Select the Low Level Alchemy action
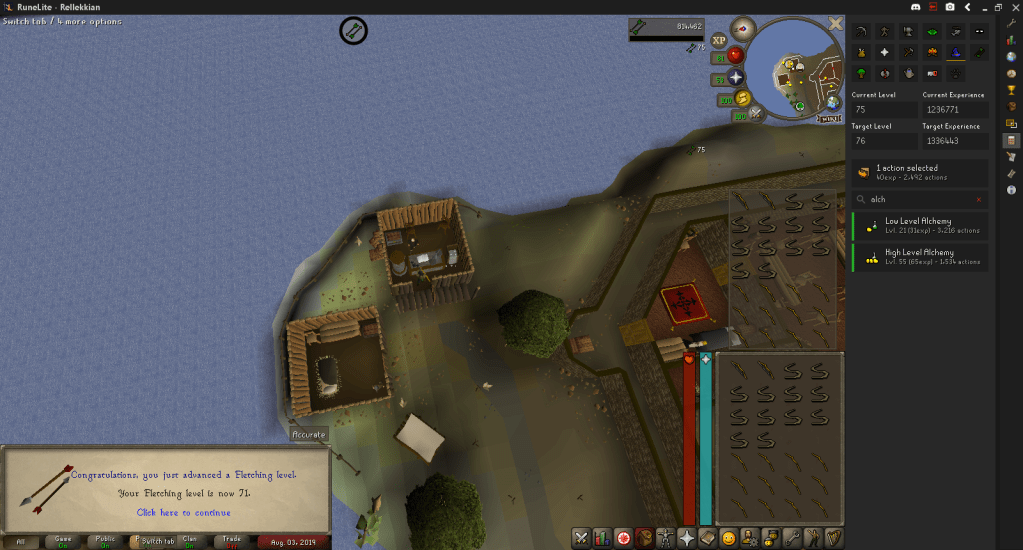Viewport: 1023px width, 550px height. [x=919, y=225]
